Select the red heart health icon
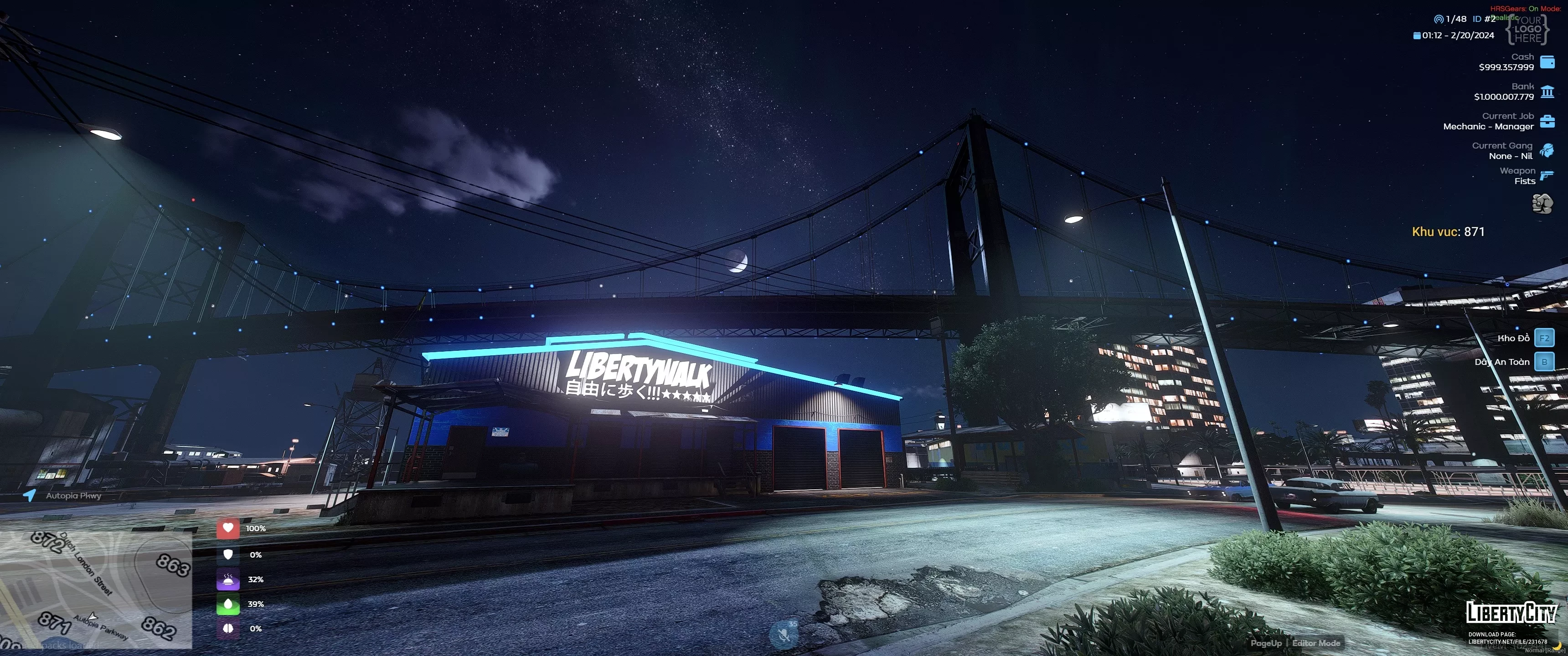The image size is (1568, 656). [228, 528]
